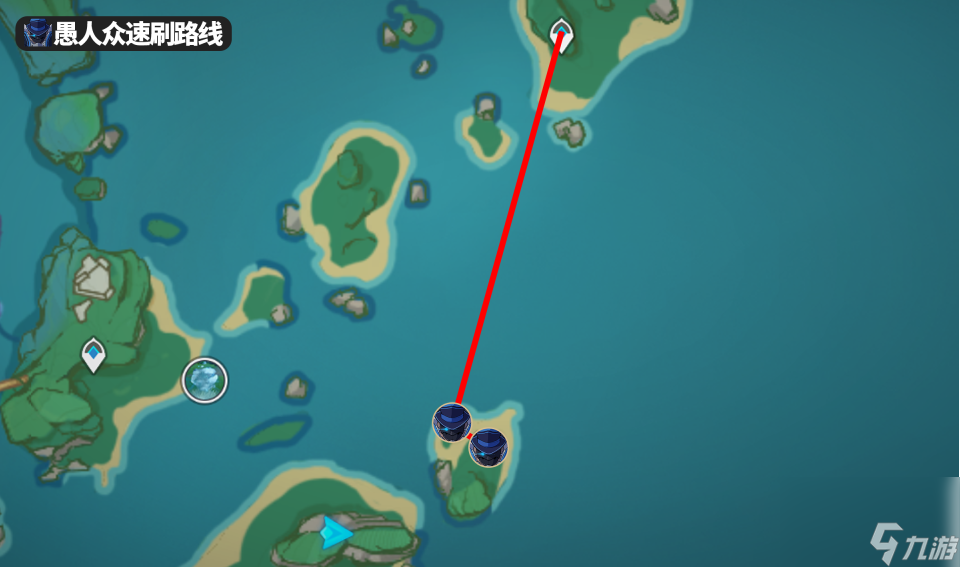The width and height of the screenshot is (960, 567).
Task: Click the Fatui marker at the red line's end
Action: 452,423
